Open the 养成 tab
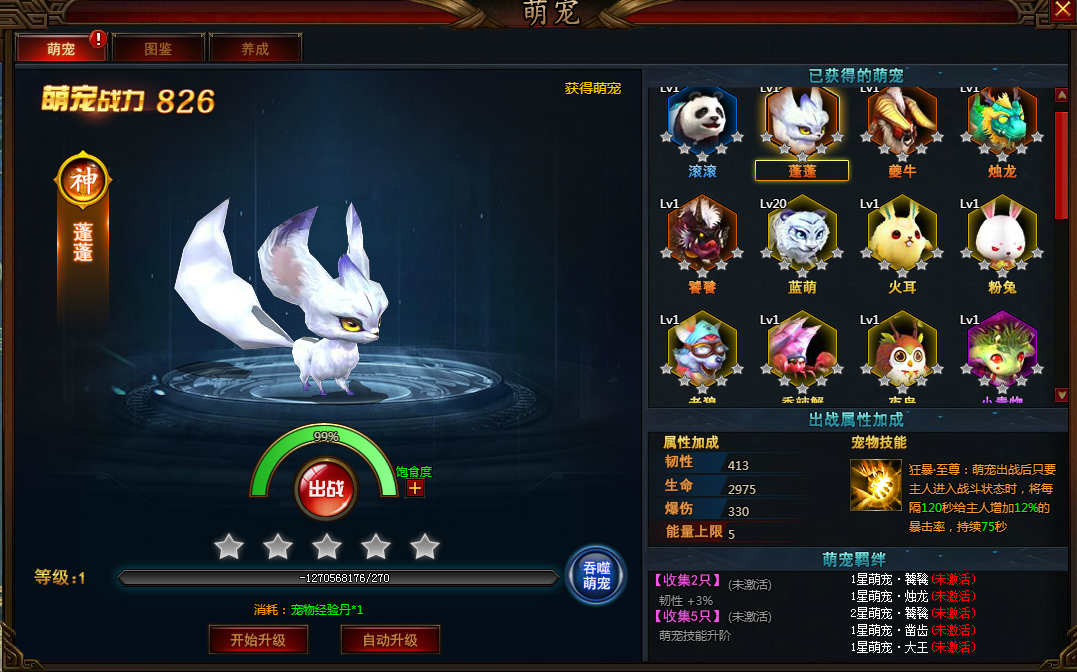Screen dimensions: 1077x672 pos(255,48)
